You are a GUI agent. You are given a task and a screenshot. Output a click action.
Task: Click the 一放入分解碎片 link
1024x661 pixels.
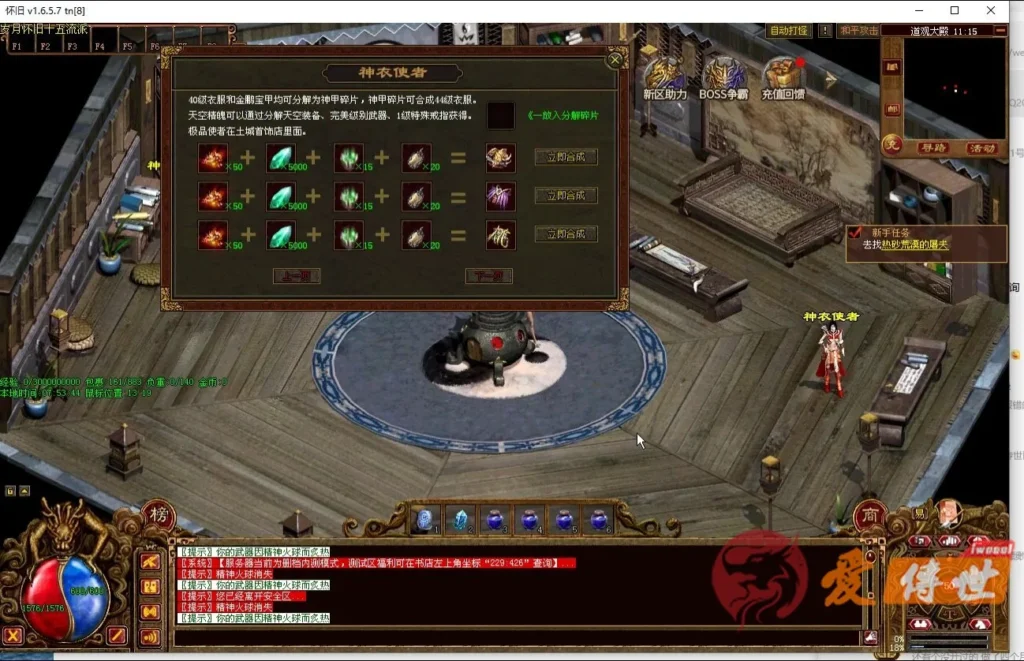coord(563,116)
